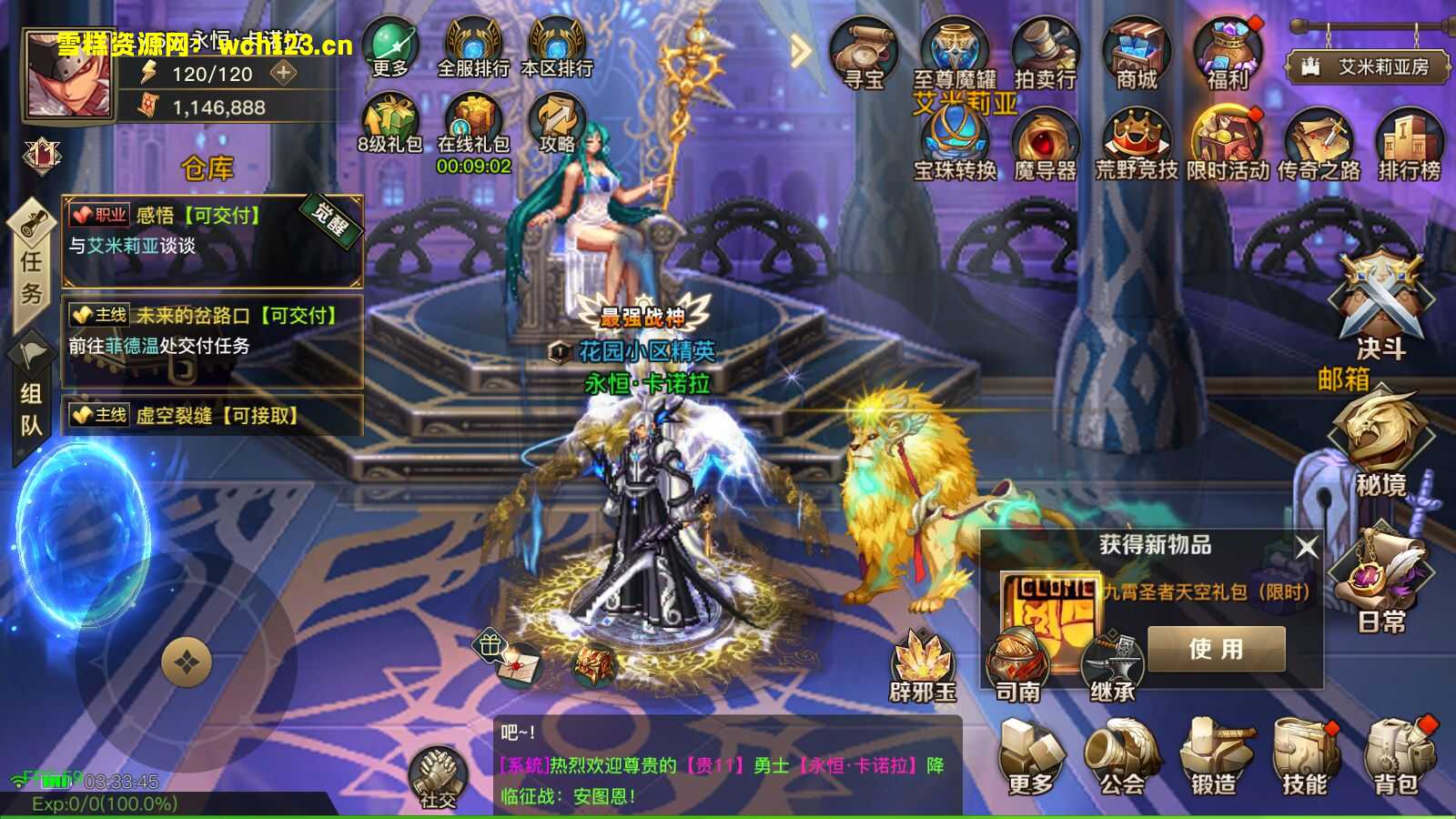Claim the 在线礼包 online gift pack
The image size is (1456, 819).
coord(473,127)
